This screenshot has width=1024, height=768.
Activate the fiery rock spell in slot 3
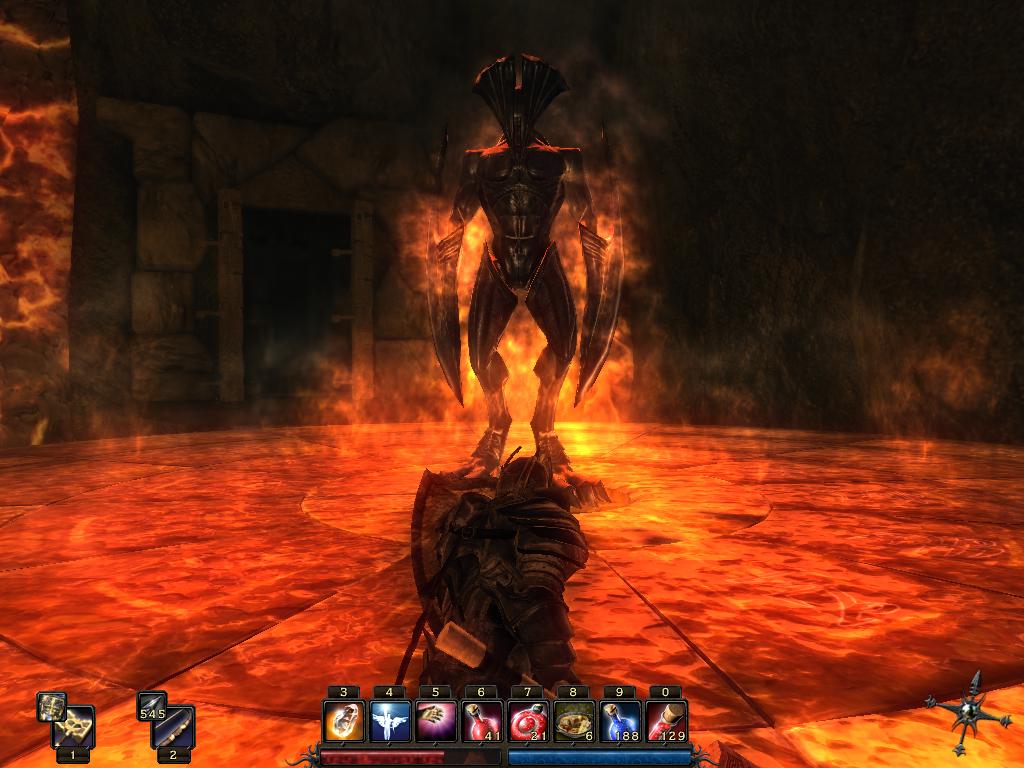(343, 720)
